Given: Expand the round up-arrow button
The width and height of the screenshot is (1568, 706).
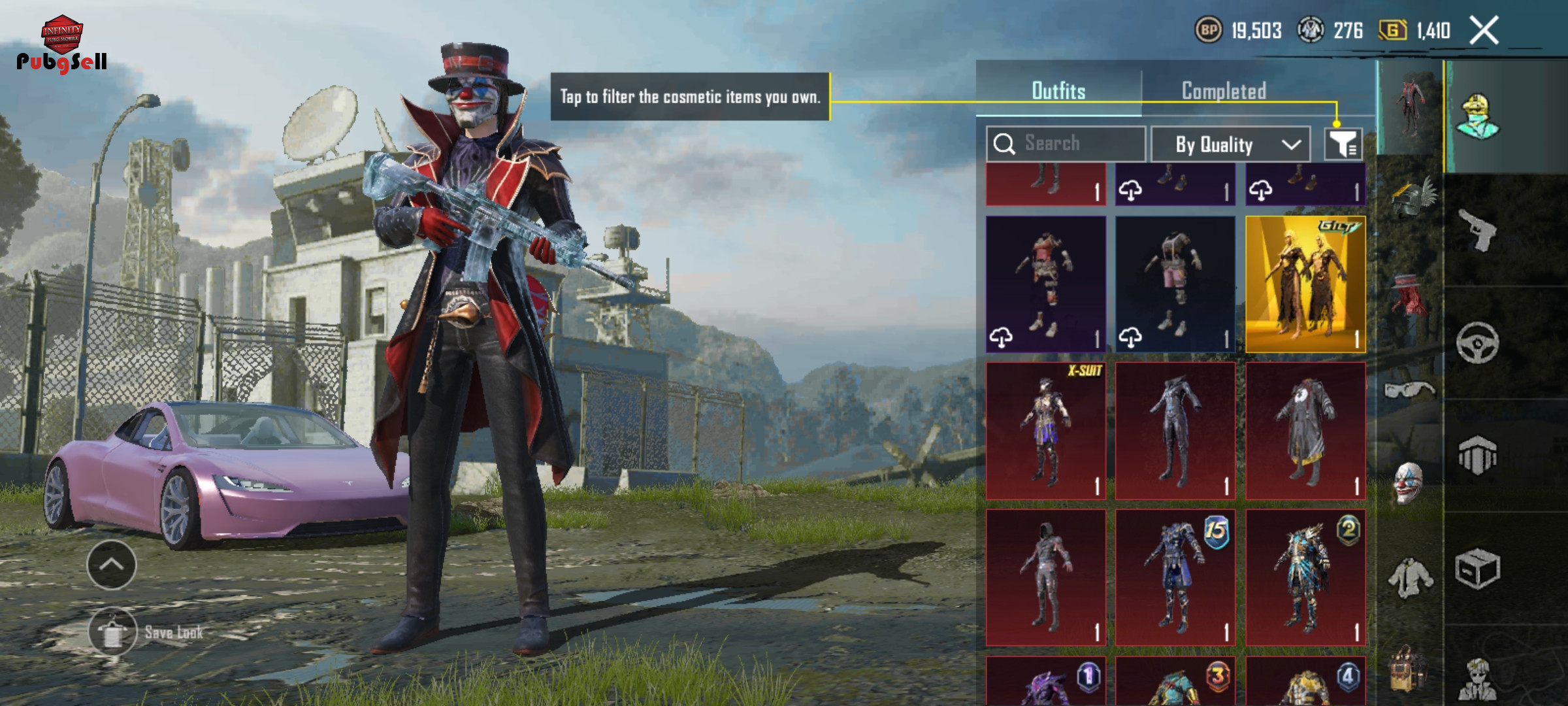Looking at the screenshot, I should [112, 565].
